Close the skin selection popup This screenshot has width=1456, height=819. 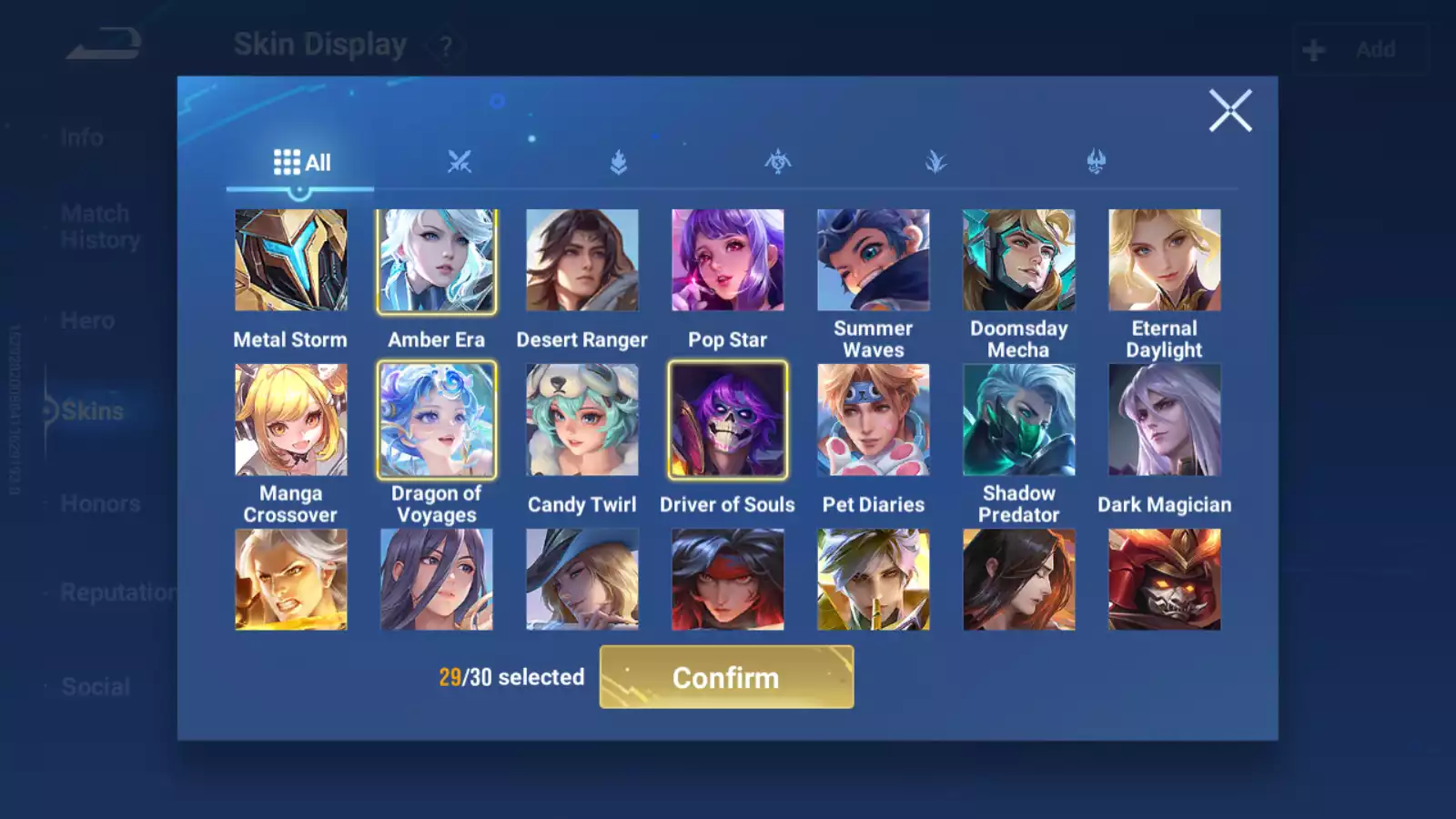coord(1230,111)
